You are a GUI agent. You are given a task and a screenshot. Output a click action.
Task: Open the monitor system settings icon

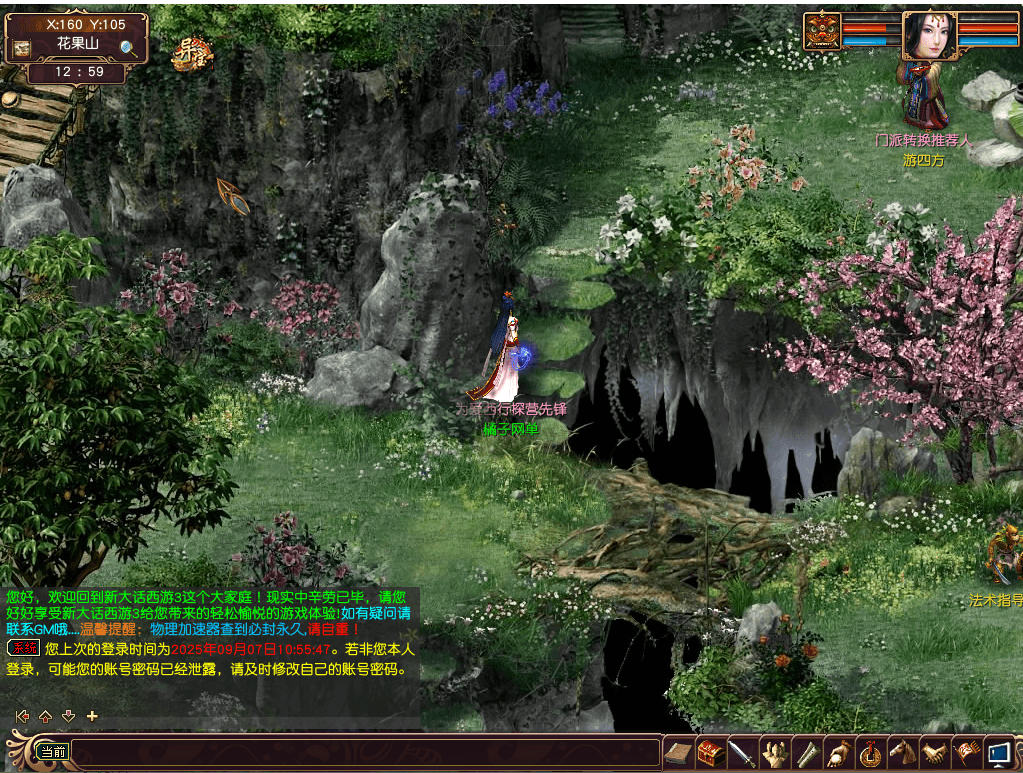[x=998, y=753]
